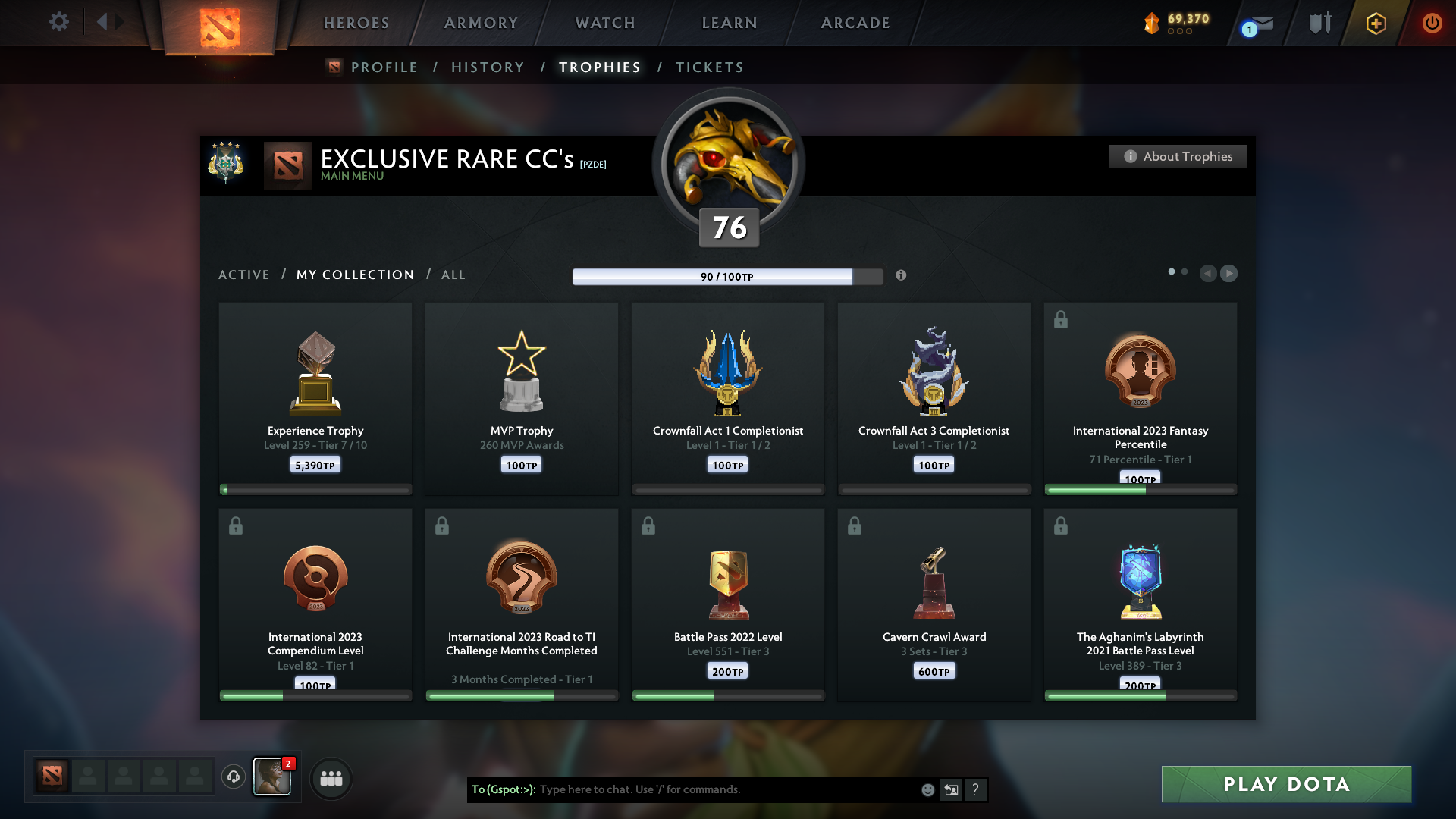Image resolution: width=1456 pixels, height=819 pixels.
Task: Switch to the TICKETS tab
Action: tap(709, 67)
